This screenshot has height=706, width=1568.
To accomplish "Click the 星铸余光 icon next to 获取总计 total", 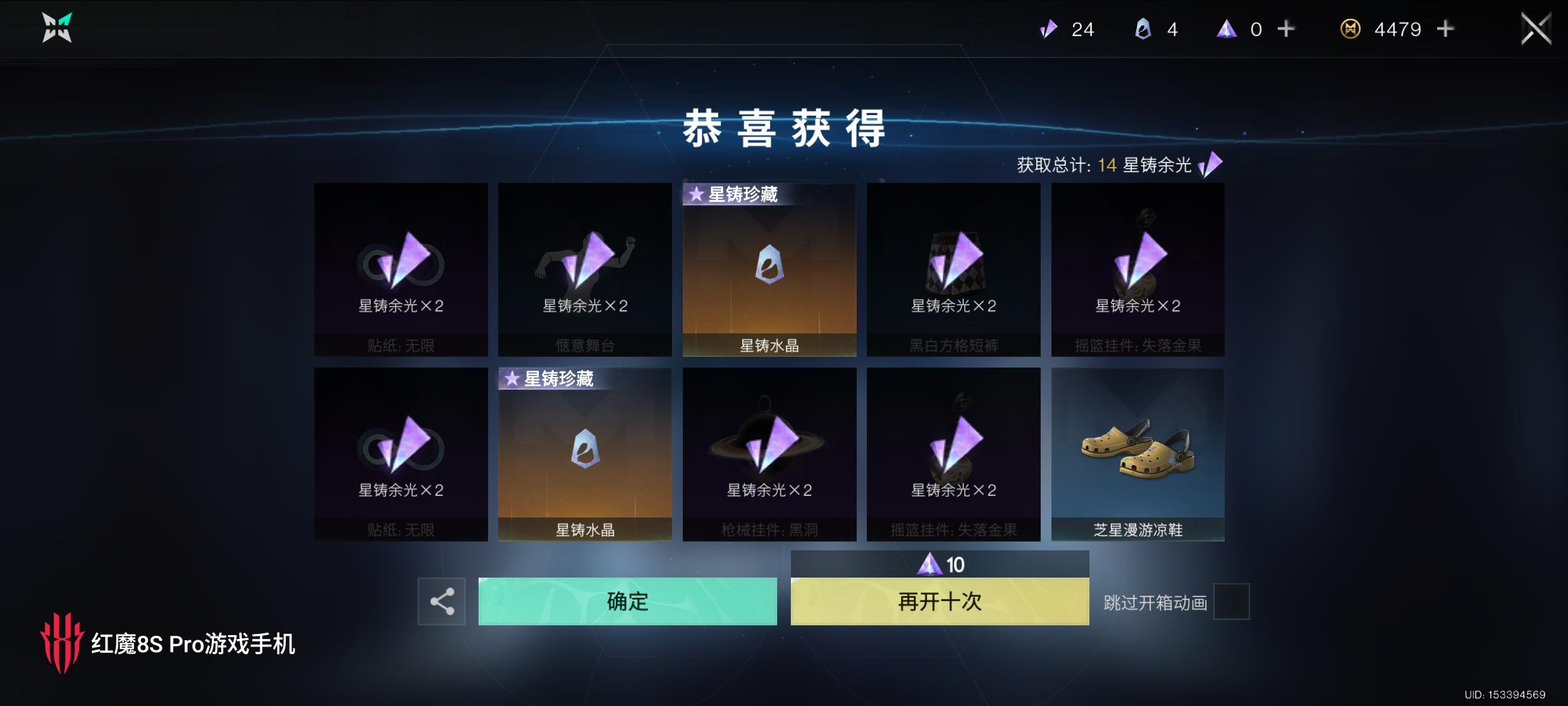I will coord(1208,164).
